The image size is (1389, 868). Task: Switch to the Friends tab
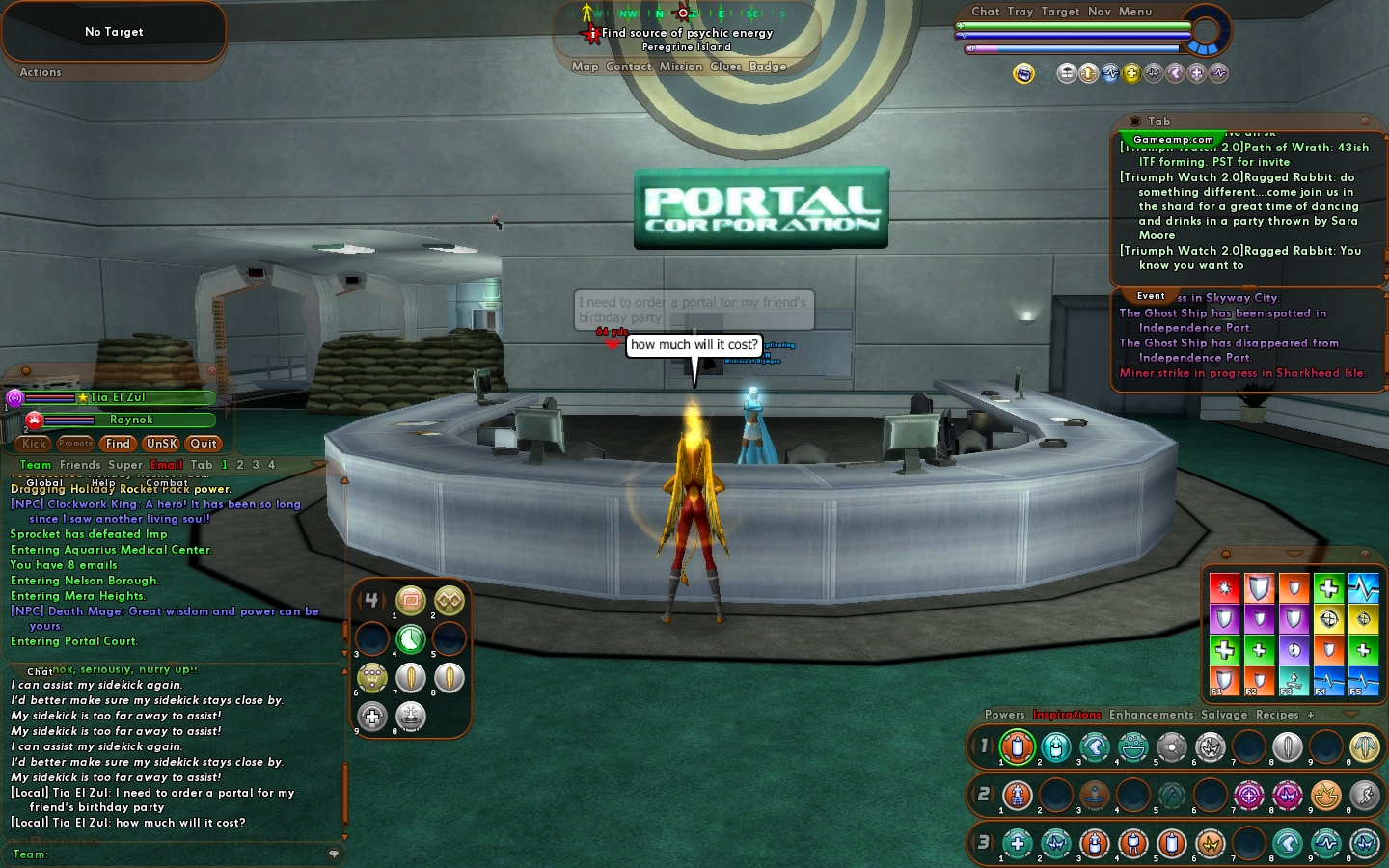tap(80, 465)
